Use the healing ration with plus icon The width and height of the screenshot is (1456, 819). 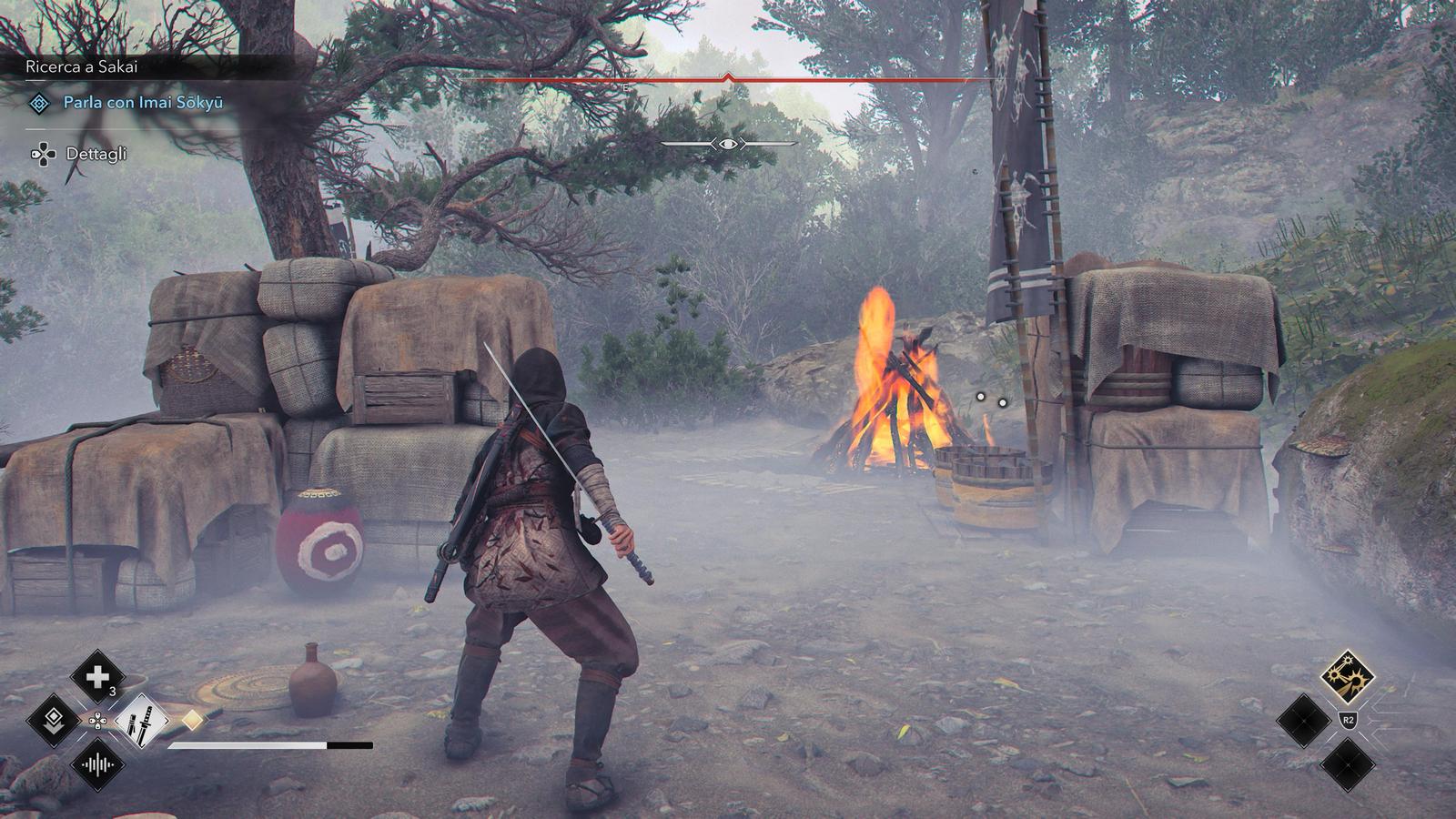(97, 676)
